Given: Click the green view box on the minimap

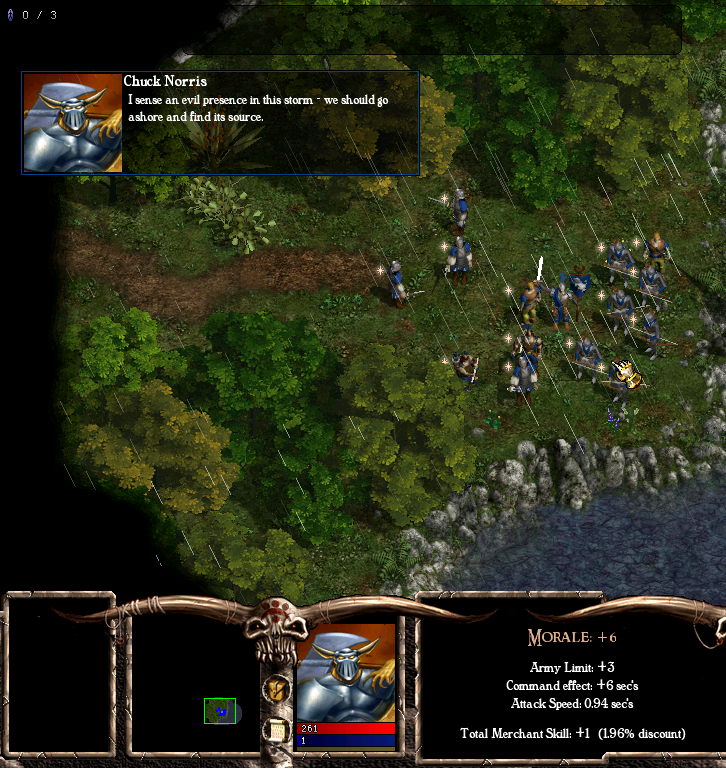Looking at the screenshot, I should click(x=220, y=711).
